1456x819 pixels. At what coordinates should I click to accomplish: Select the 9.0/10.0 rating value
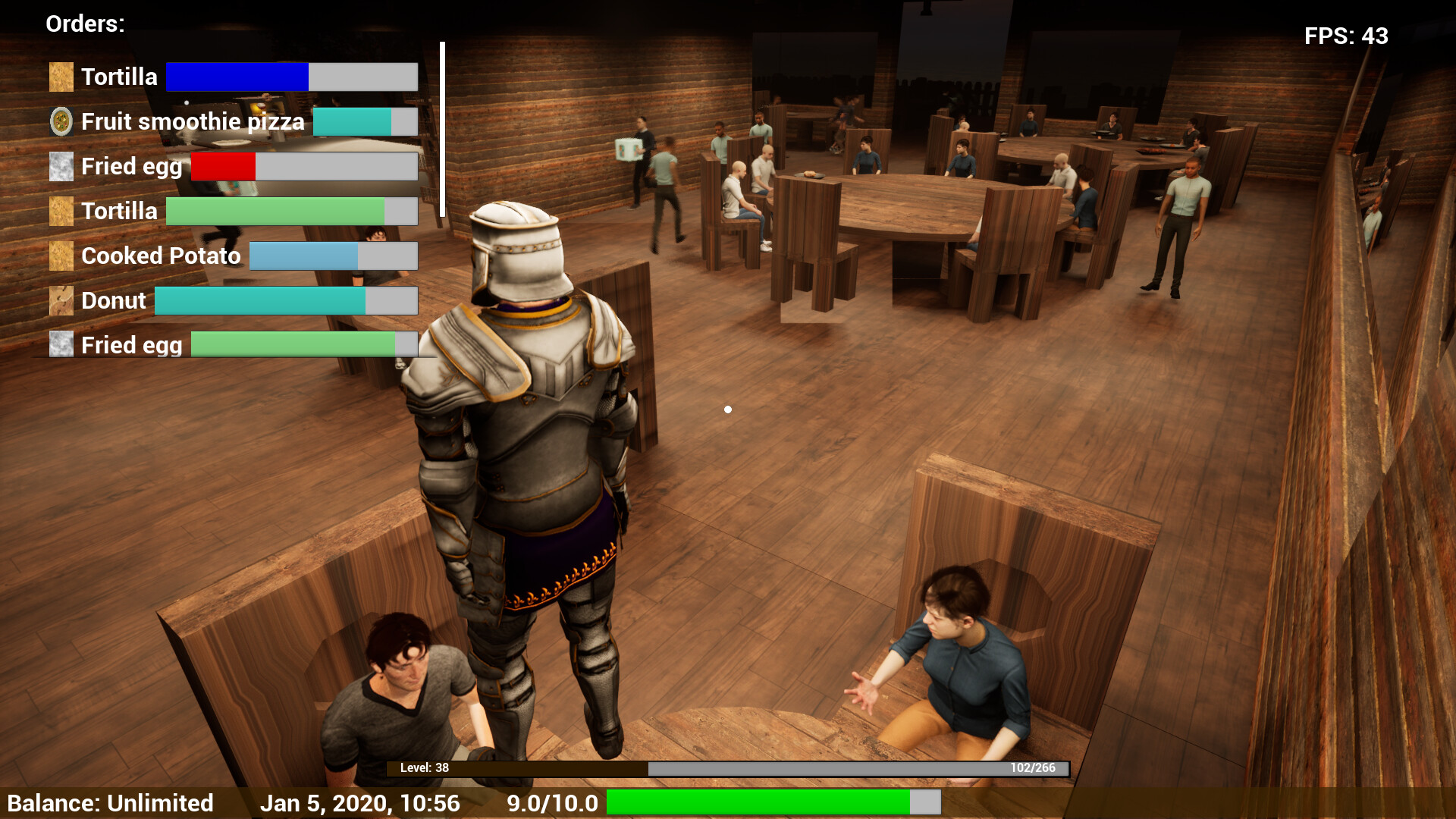click(x=552, y=802)
